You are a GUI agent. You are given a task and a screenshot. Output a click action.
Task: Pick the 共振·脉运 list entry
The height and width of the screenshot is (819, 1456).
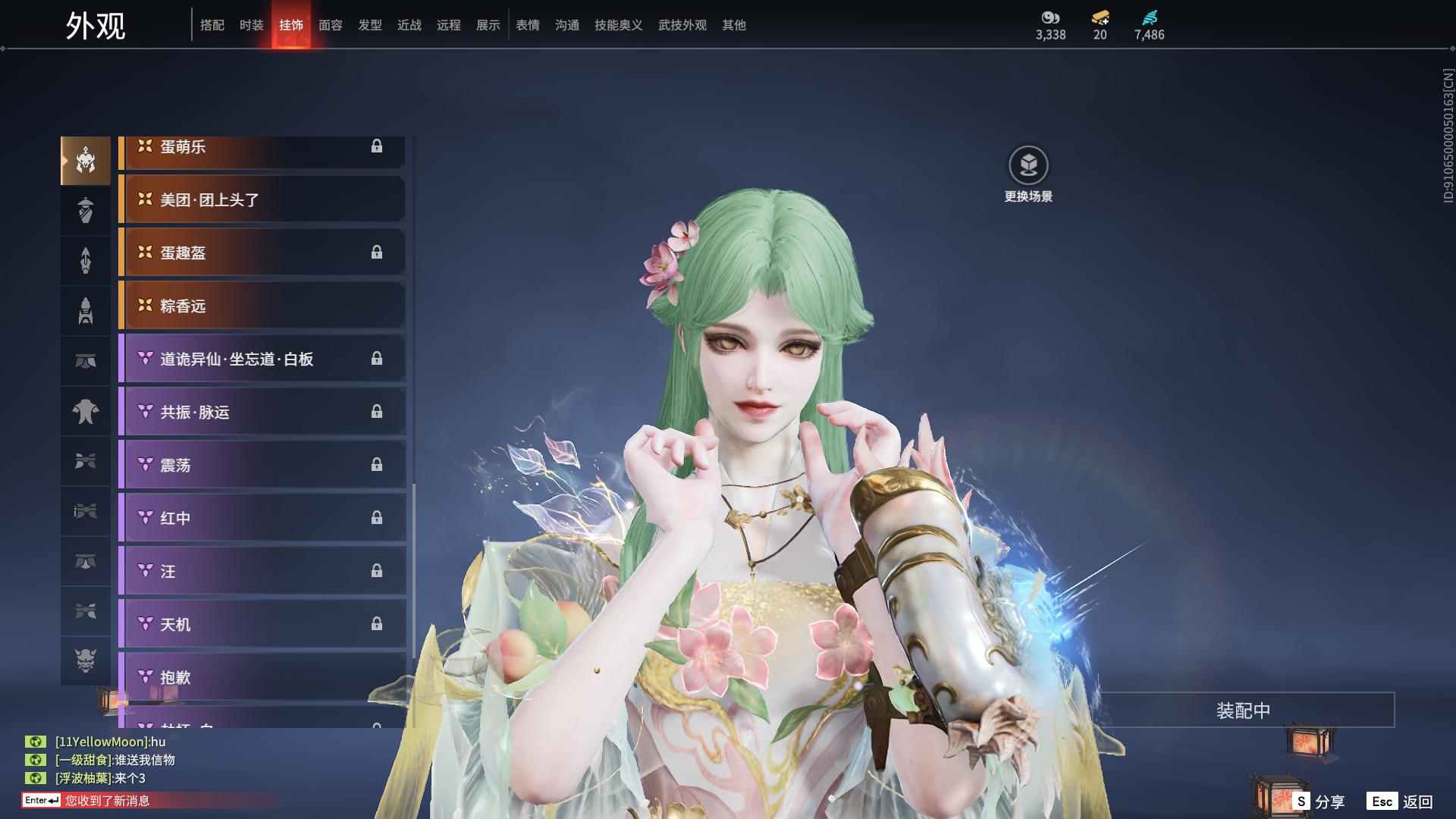(262, 413)
